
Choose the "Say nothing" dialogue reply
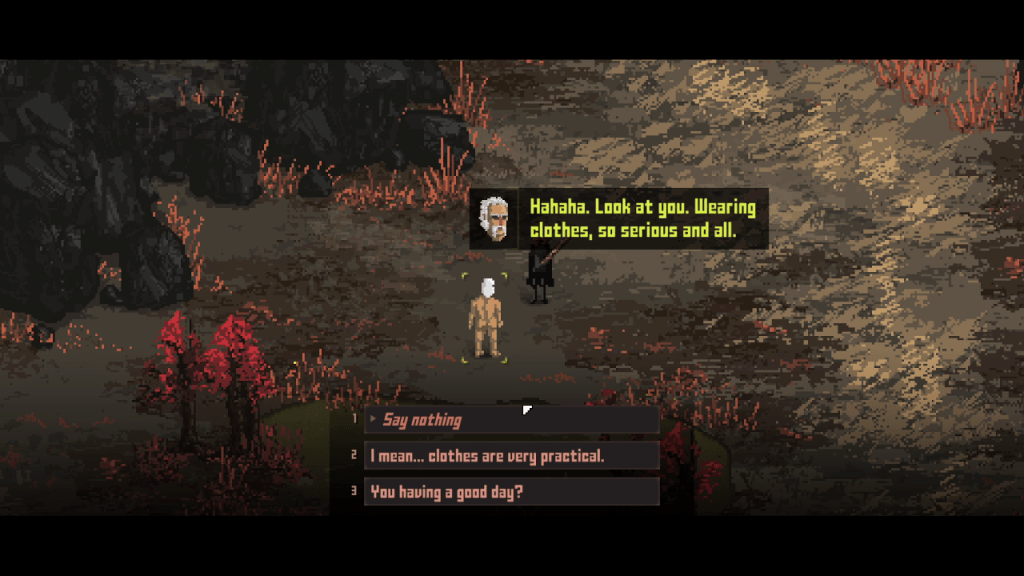510,420
